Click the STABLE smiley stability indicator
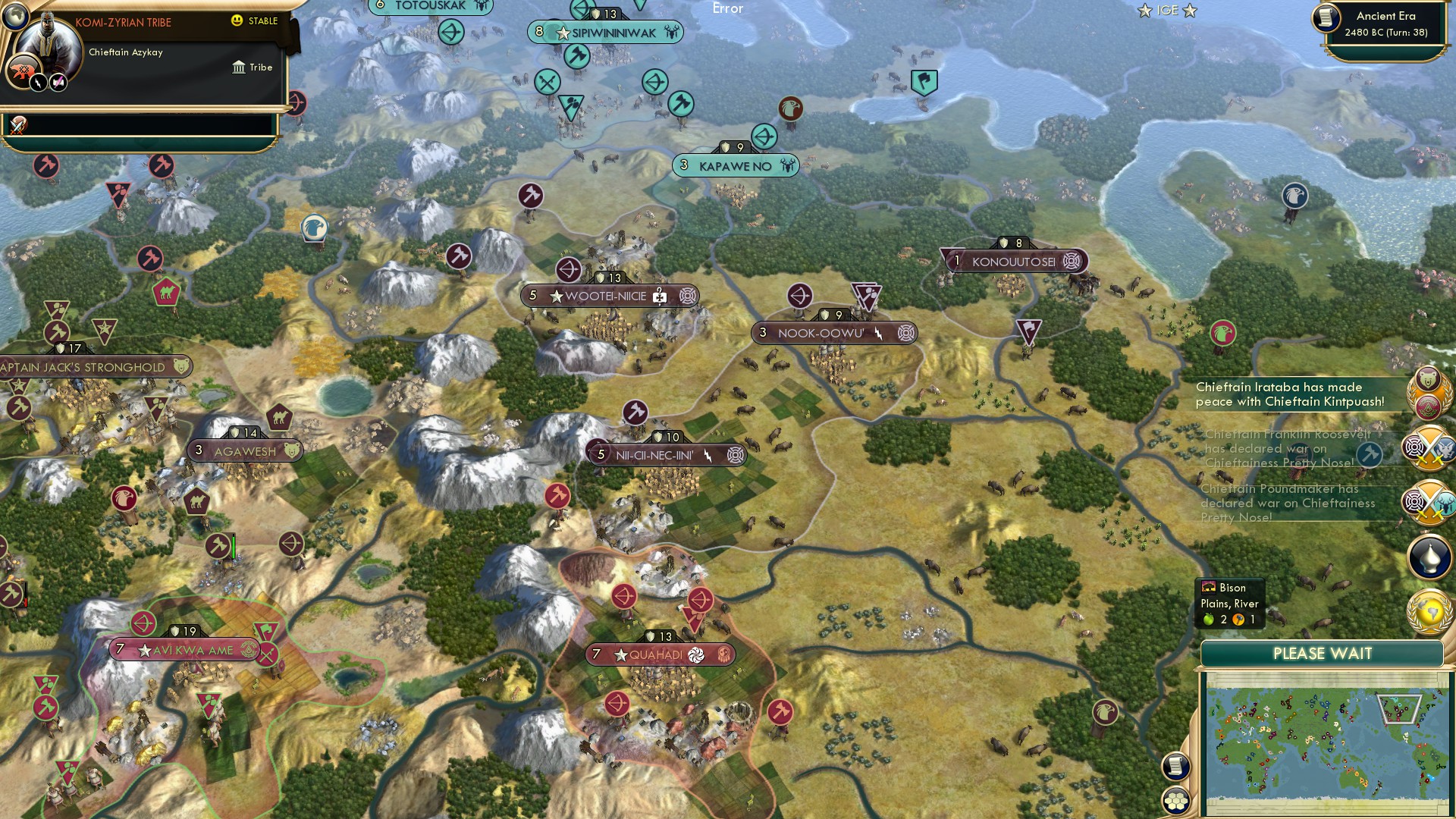1456x819 pixels. [x=237, y=21]
